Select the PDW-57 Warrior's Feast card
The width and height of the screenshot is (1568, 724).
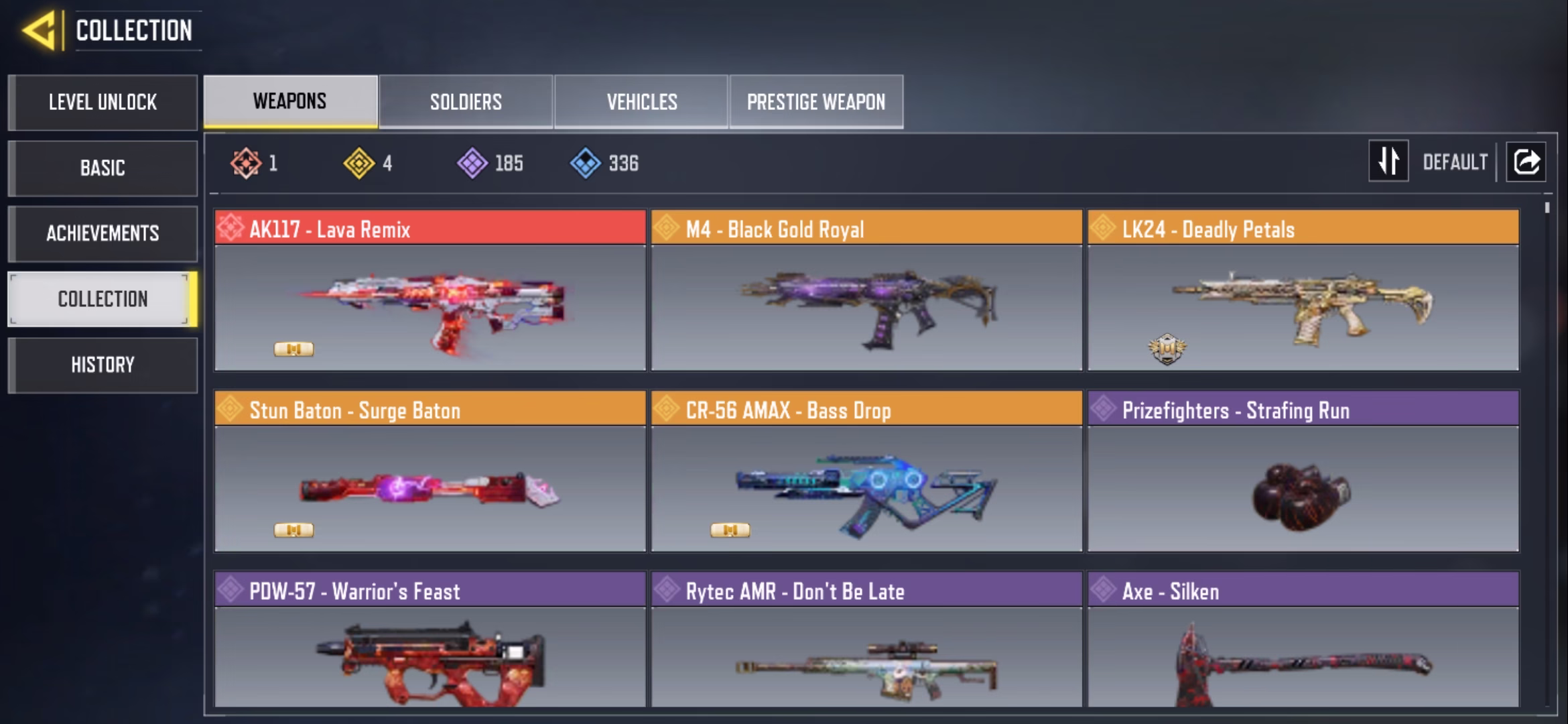click(430, 640)
